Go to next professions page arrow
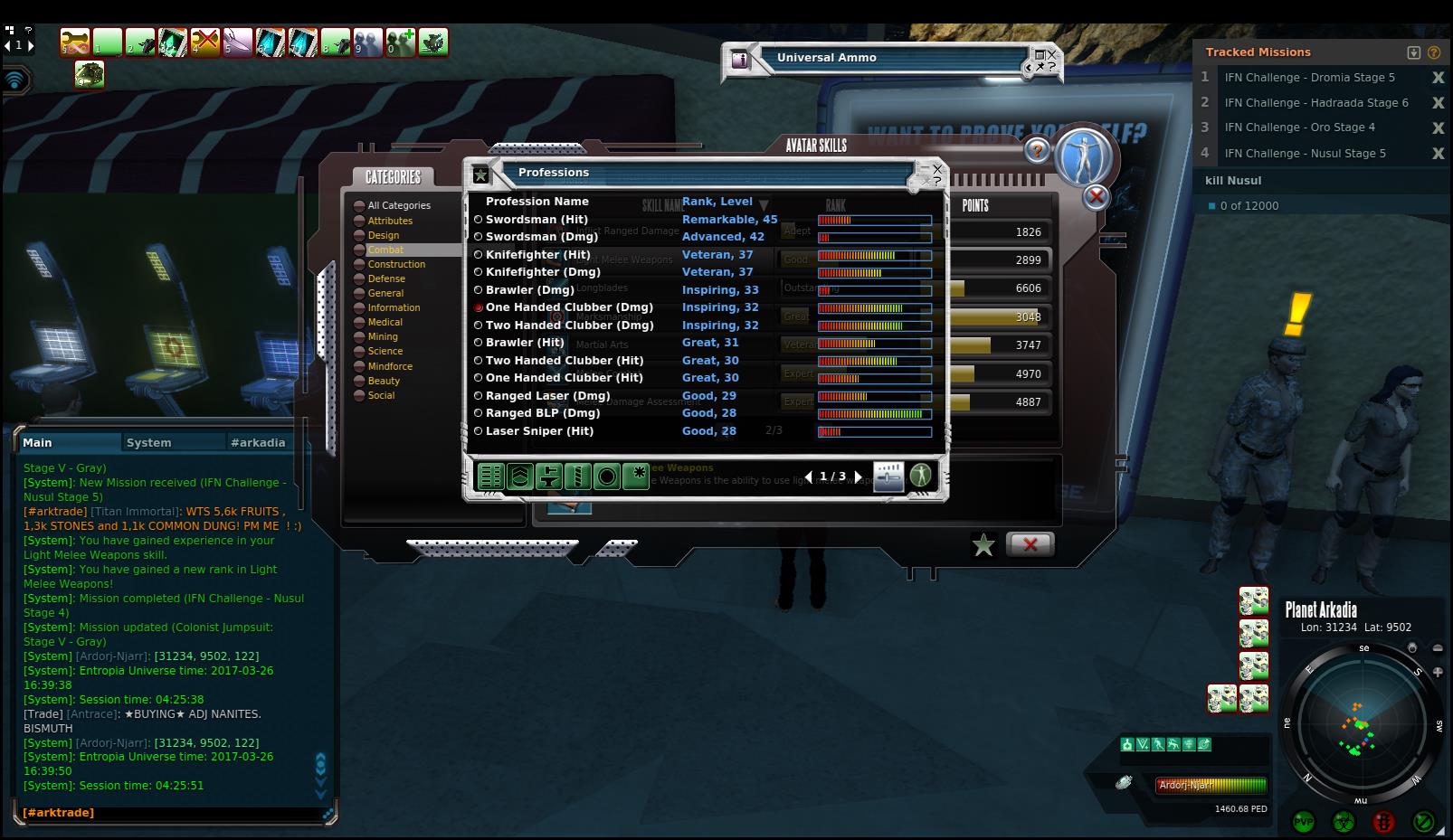 (x=859, y=477)
